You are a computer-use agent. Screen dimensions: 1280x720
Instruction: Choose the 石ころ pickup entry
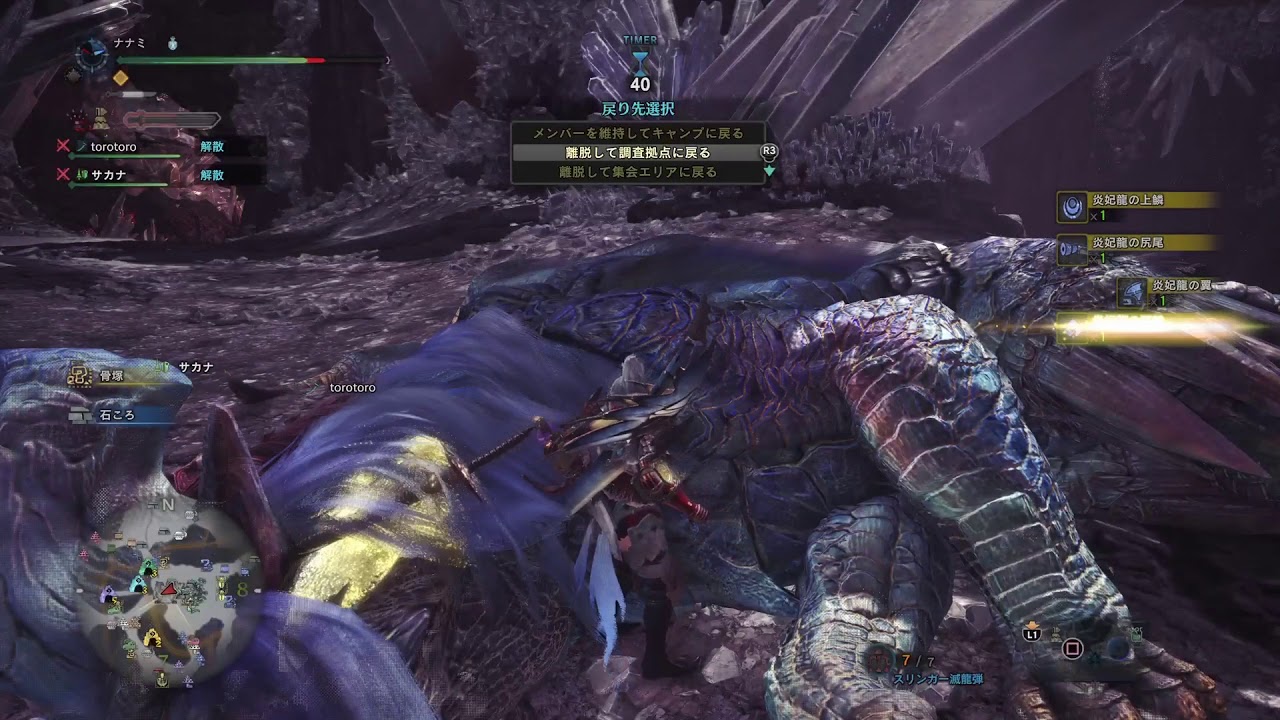[115, 414]
